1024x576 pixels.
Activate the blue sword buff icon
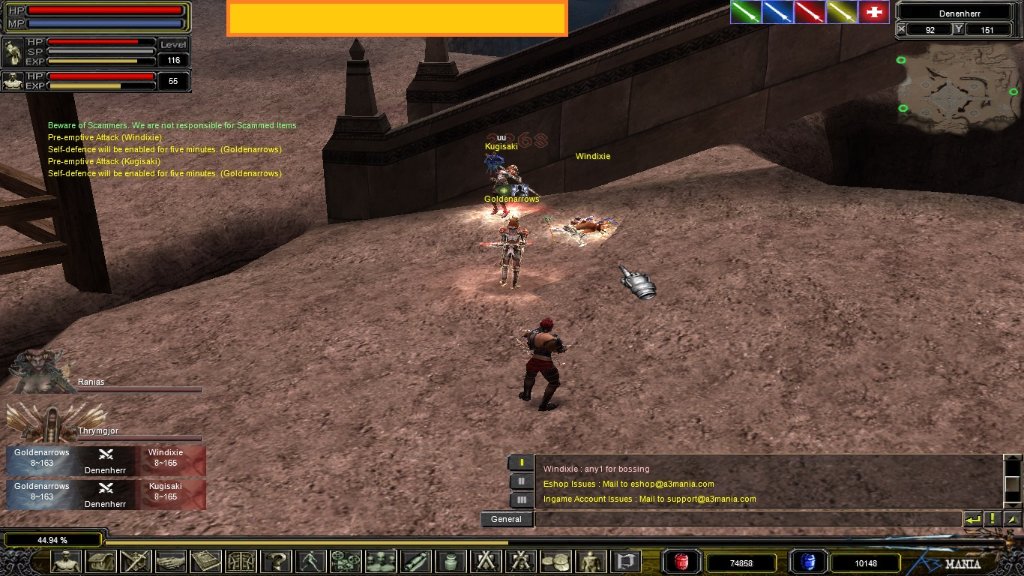(x=777, y=12)
